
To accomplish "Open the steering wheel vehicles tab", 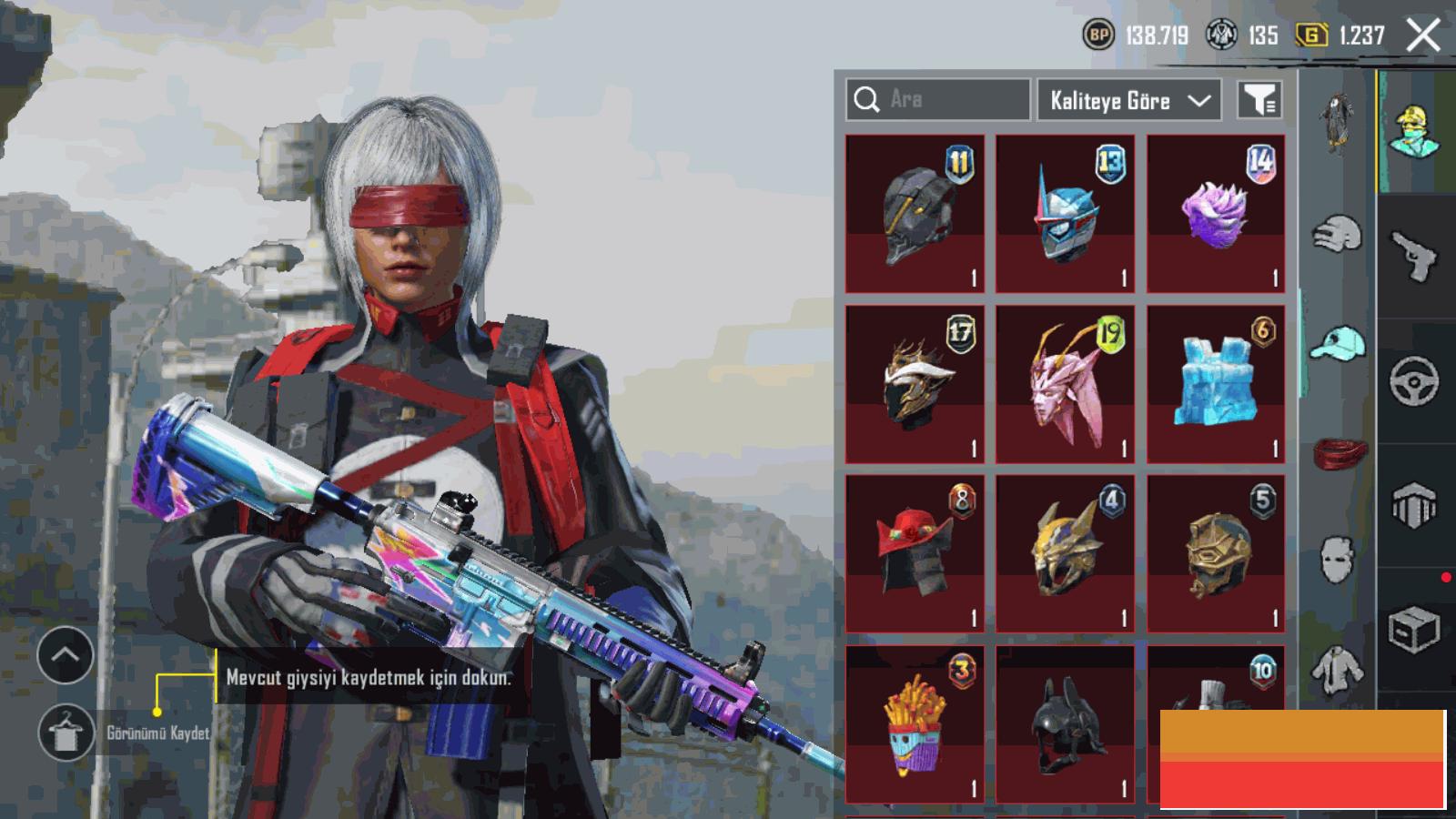I will tap(1414, 380).
